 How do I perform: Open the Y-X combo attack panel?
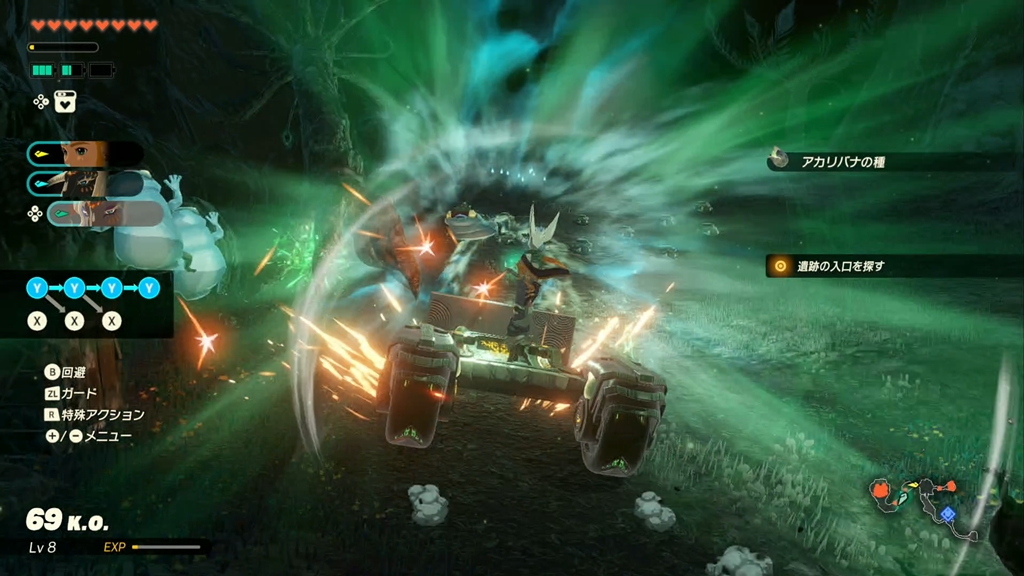[88, 304]
